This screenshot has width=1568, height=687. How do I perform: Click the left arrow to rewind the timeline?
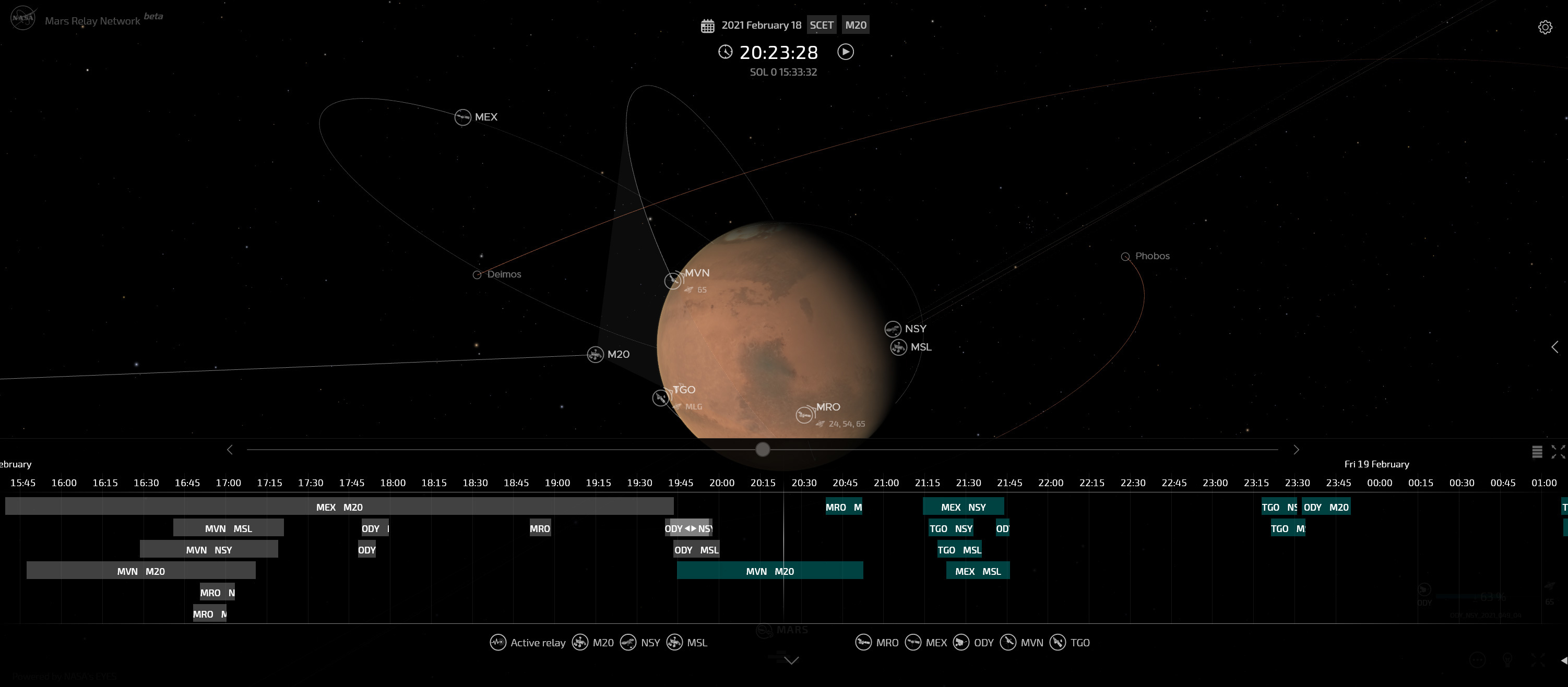(230, 449)
